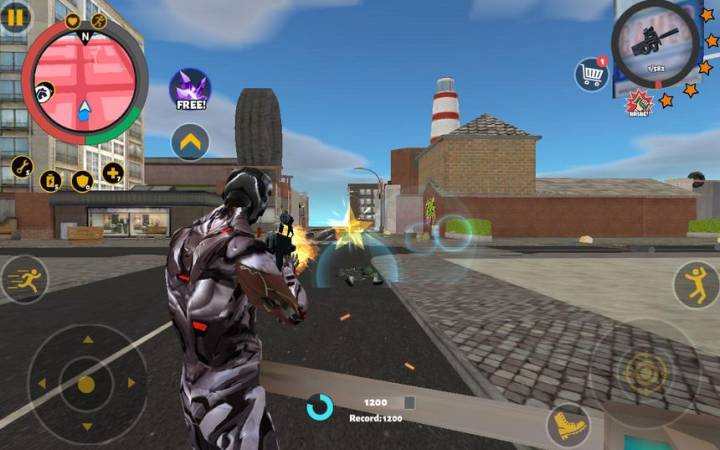
Task: Tap the yellow up-chevron button
Action: click(x=189, y=142)
